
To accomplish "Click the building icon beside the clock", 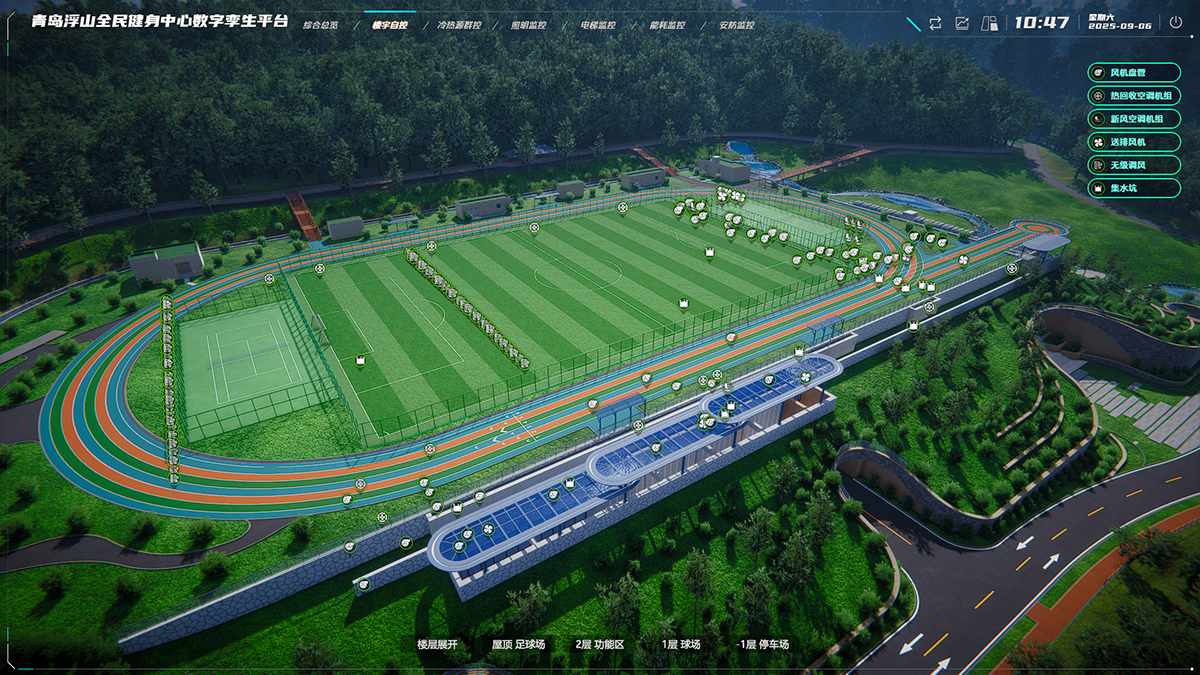I will point(989,23).
